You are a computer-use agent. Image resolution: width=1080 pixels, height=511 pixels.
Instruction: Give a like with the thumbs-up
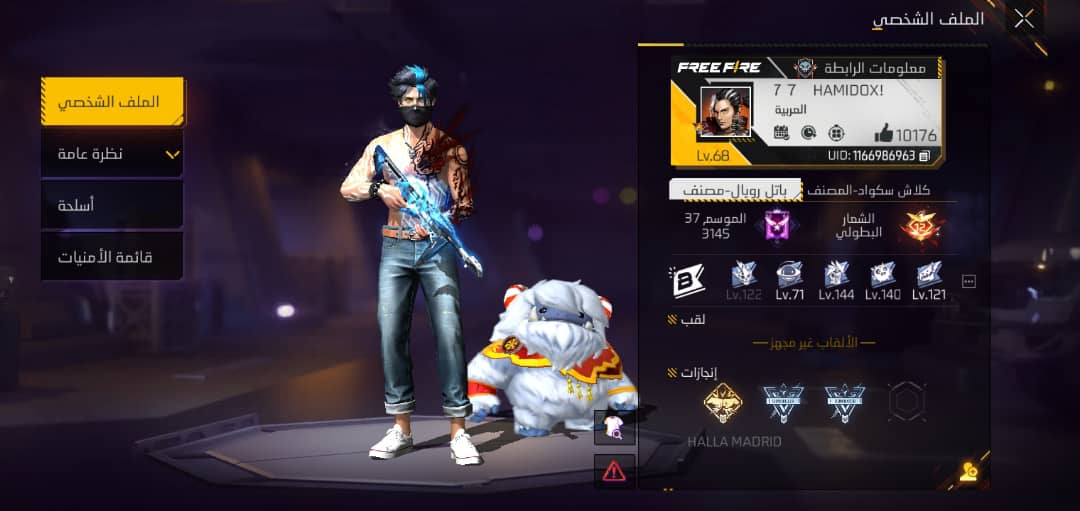pos(885,134)
